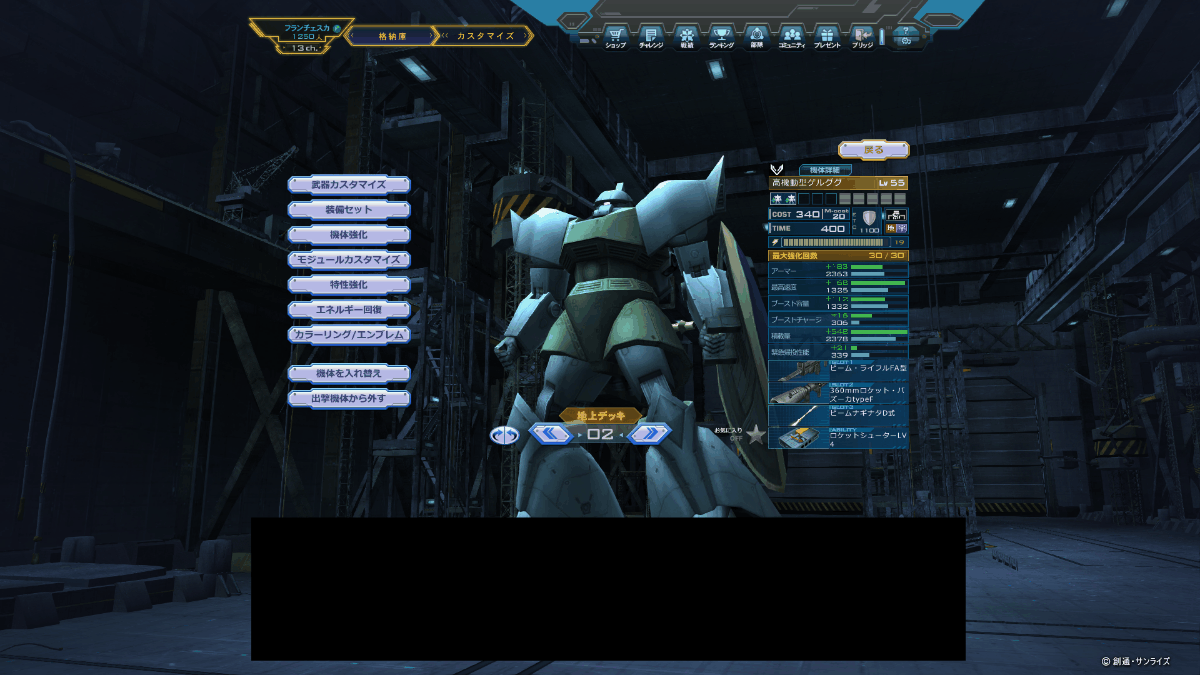Open the ランキング ranking page

721,38
